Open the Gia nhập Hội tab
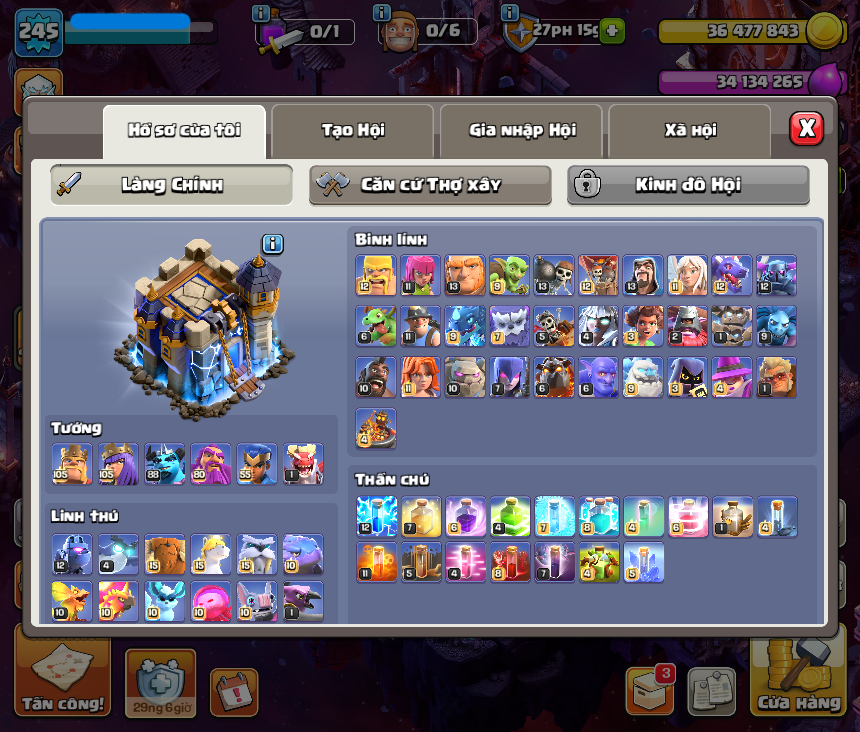 click(521, 130)
